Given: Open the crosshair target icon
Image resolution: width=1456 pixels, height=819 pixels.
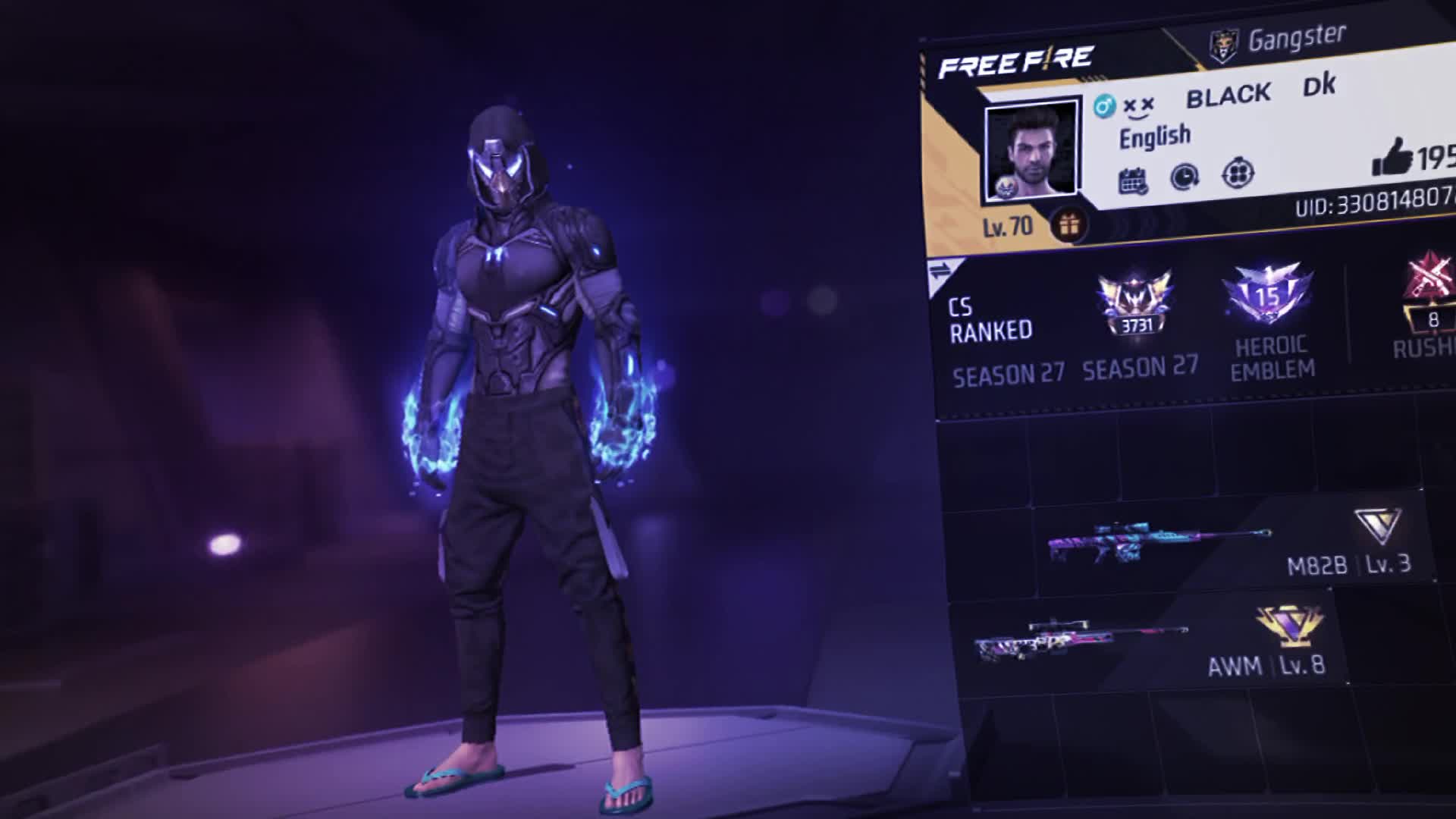Looking at the screenshot, I should point(1238,174).
